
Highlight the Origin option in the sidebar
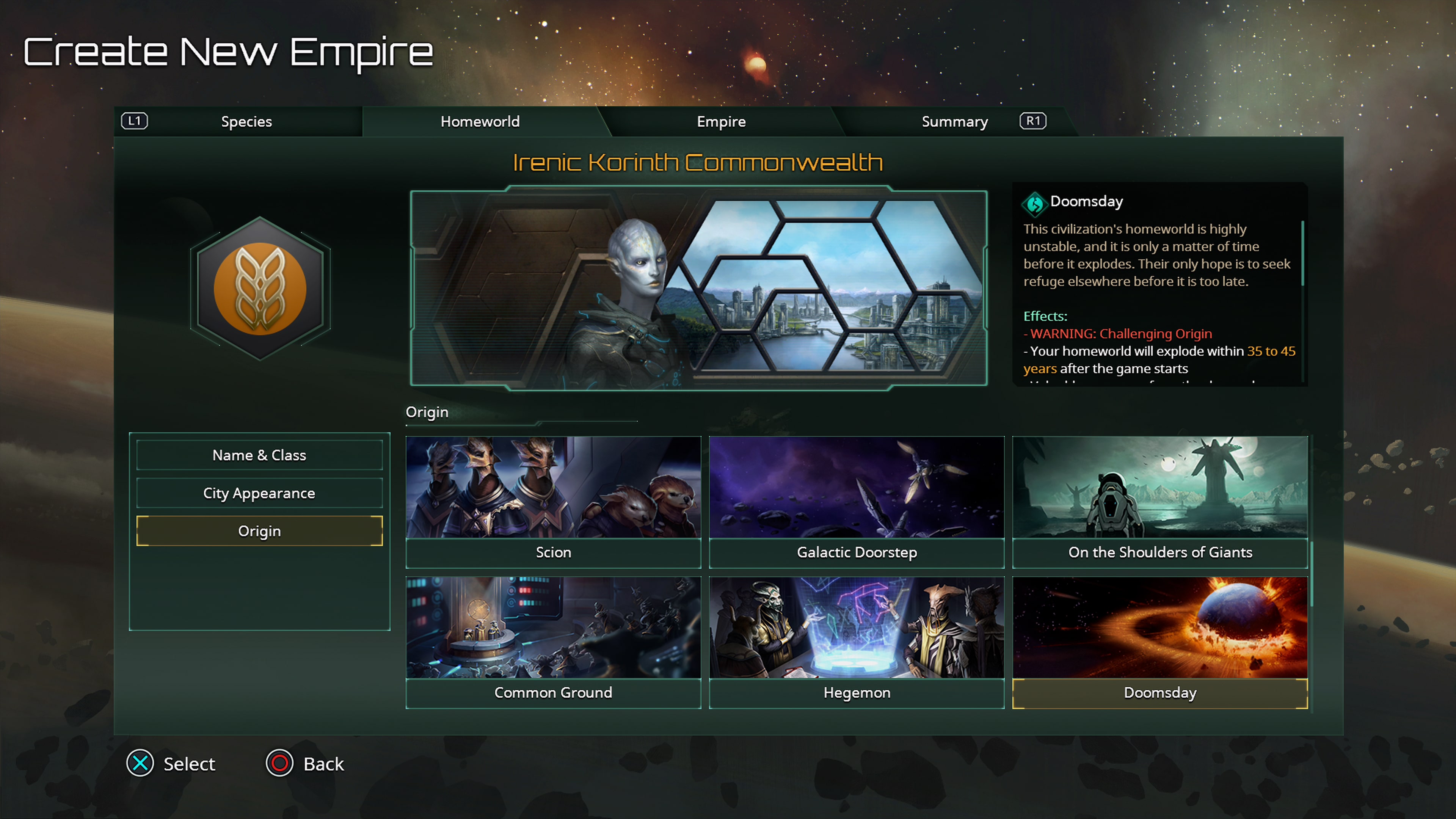[259, 531]
